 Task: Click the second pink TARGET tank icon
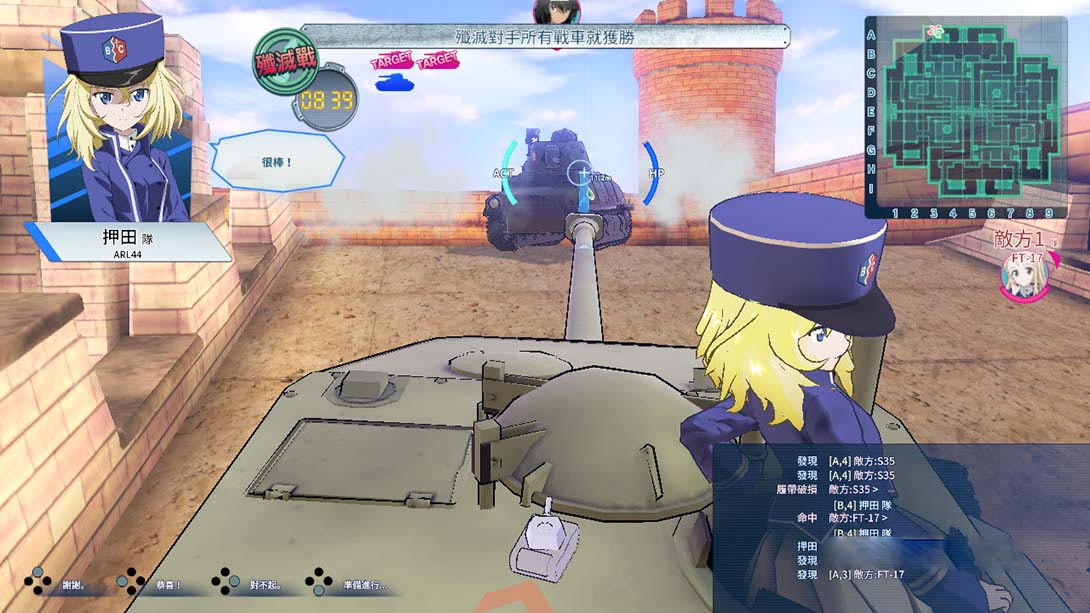437,63
